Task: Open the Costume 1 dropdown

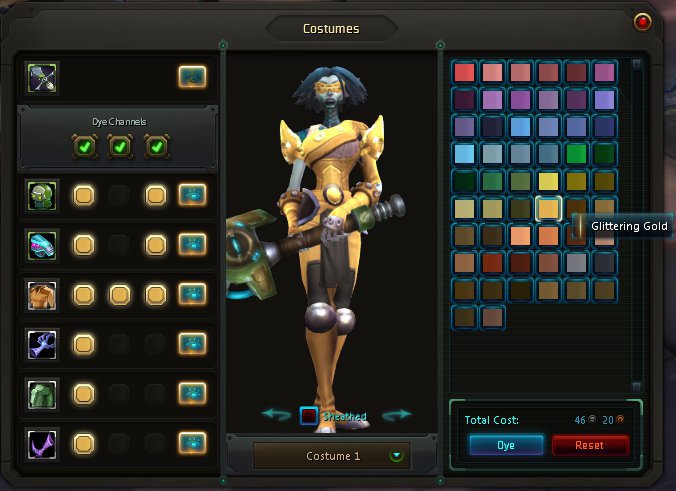Action: point(398,456)
